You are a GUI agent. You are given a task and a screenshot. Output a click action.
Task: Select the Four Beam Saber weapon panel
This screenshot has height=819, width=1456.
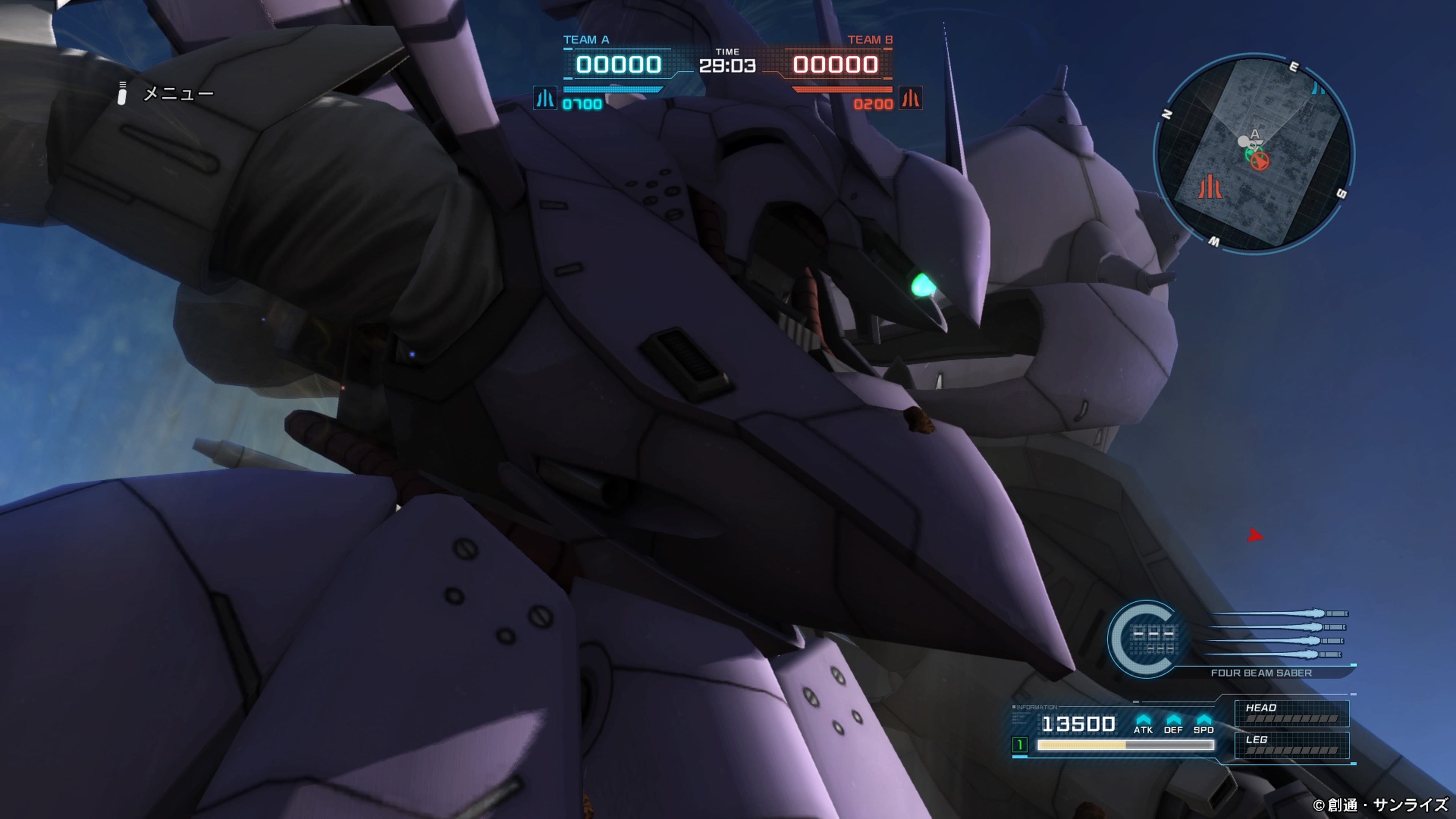tap(1260, 673)
